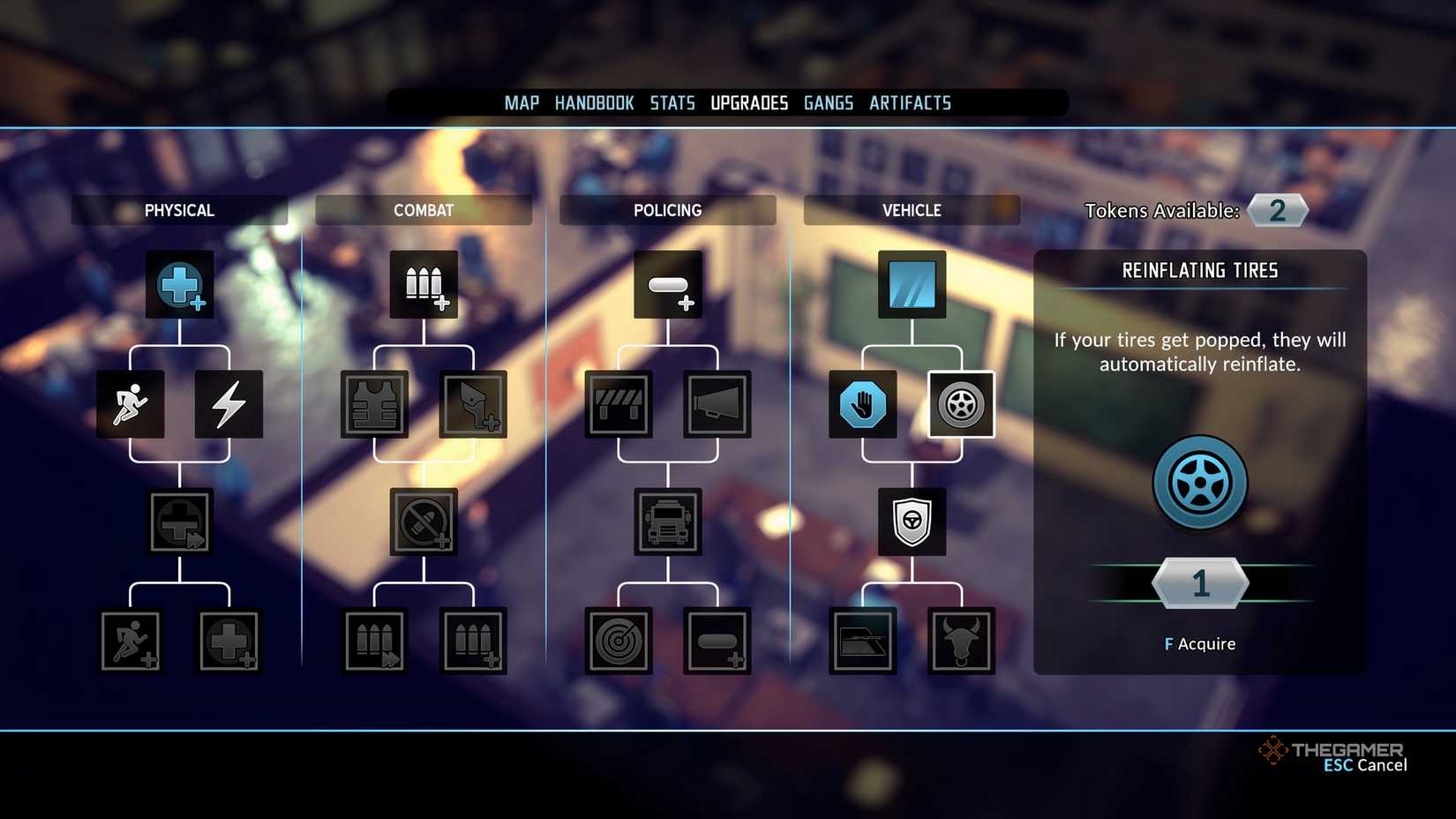Select the window glass upgrade atop Vehicle tree
1456x819 pixels.
coord(912,284)
